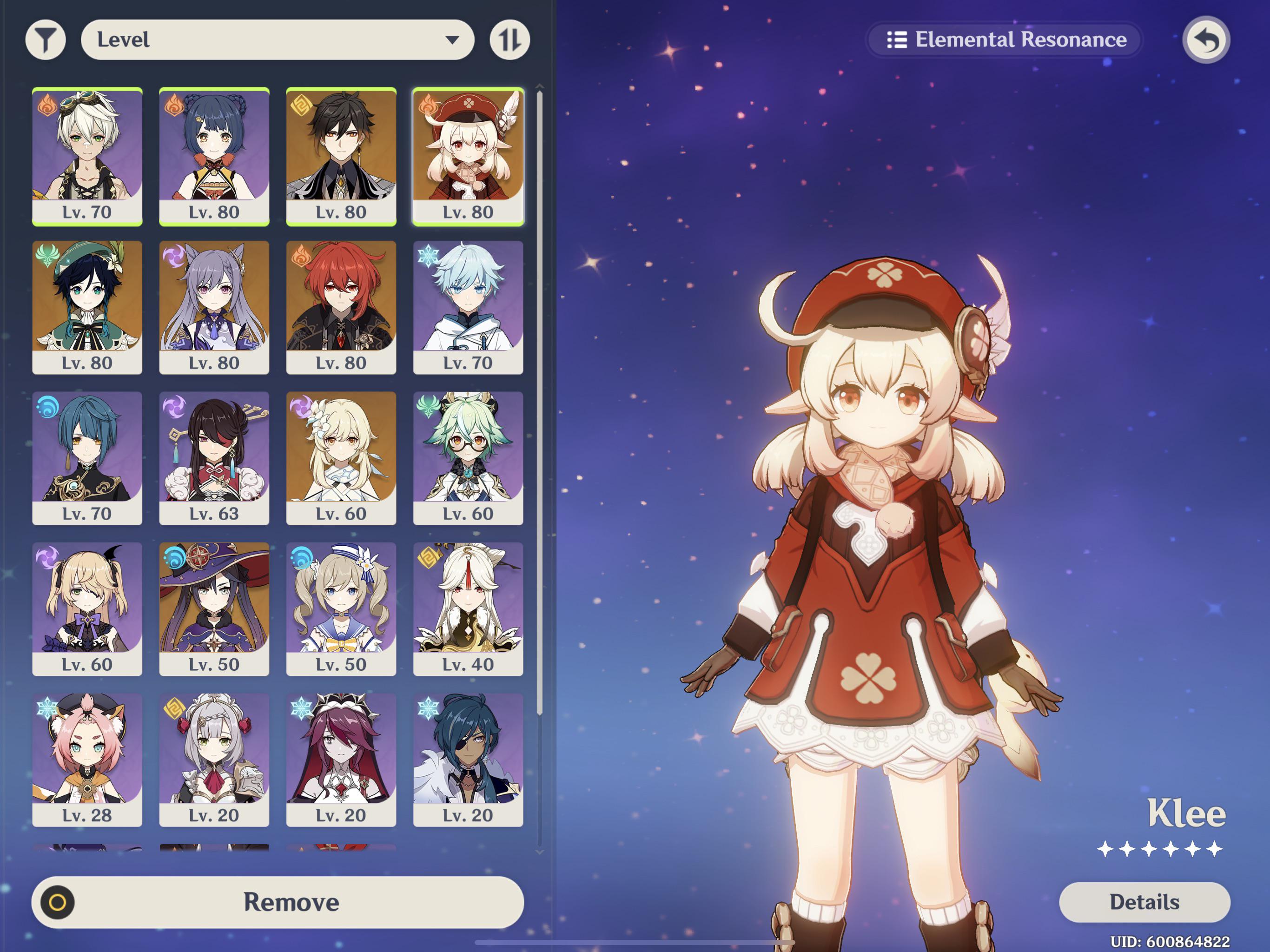Choose Sucrose's Lv. 60 portrait
This screenshot has height=952, width=1270.
point(468,458)
